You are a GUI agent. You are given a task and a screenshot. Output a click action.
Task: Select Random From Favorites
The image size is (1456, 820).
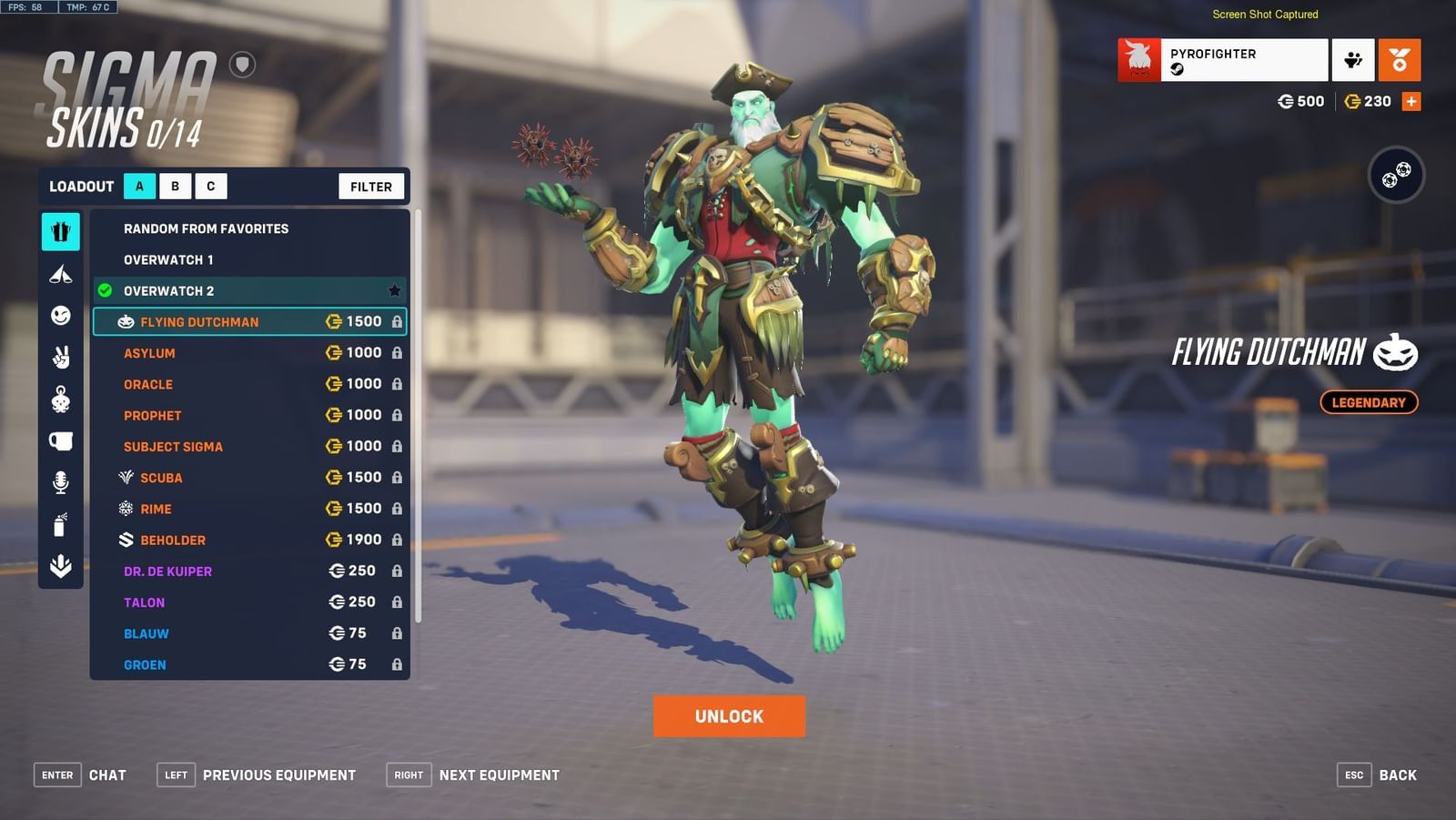[x=206, y=228]
